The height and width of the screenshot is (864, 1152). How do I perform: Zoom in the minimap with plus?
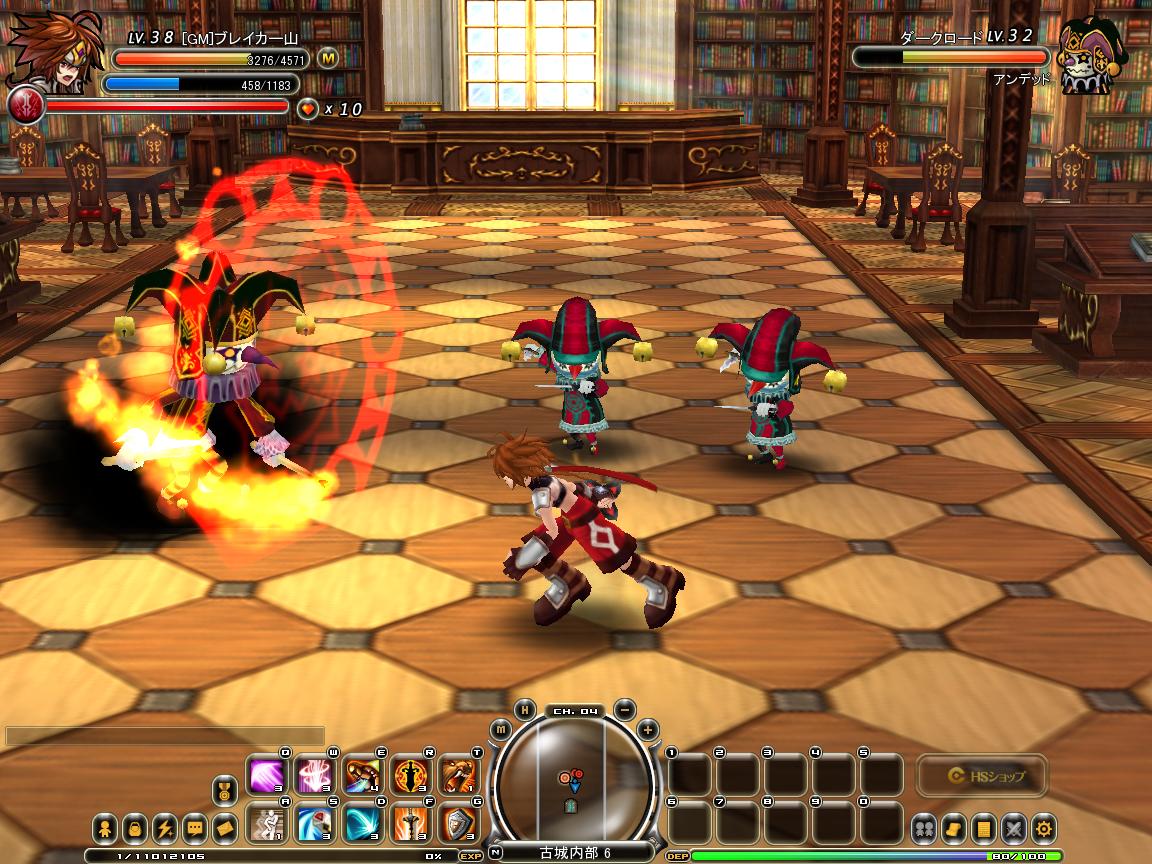(x=647, y=729)
